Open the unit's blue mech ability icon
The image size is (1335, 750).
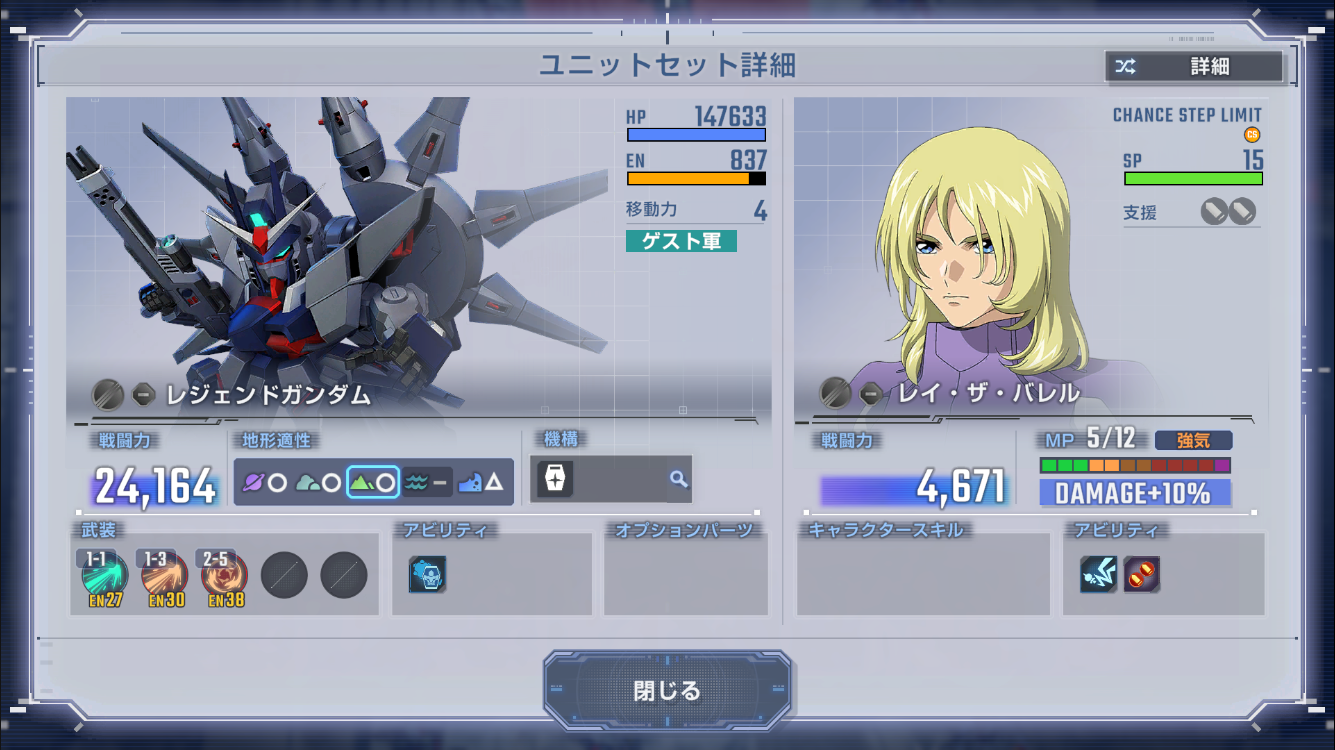pos(427,575)
